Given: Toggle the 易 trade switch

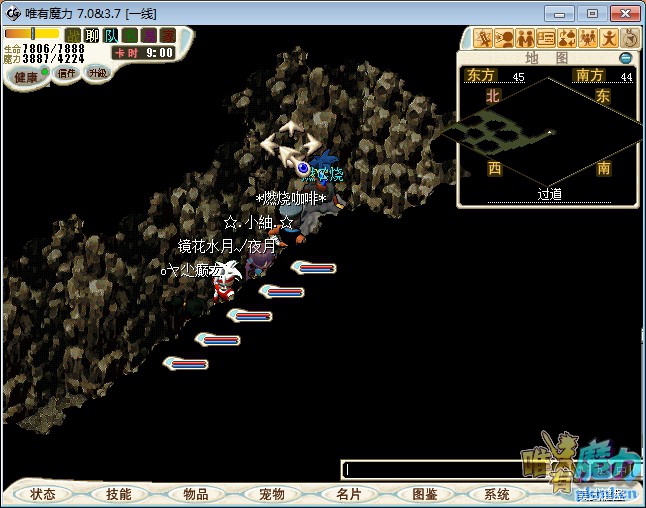Looking at the screenshot, I should coord(148,36).
